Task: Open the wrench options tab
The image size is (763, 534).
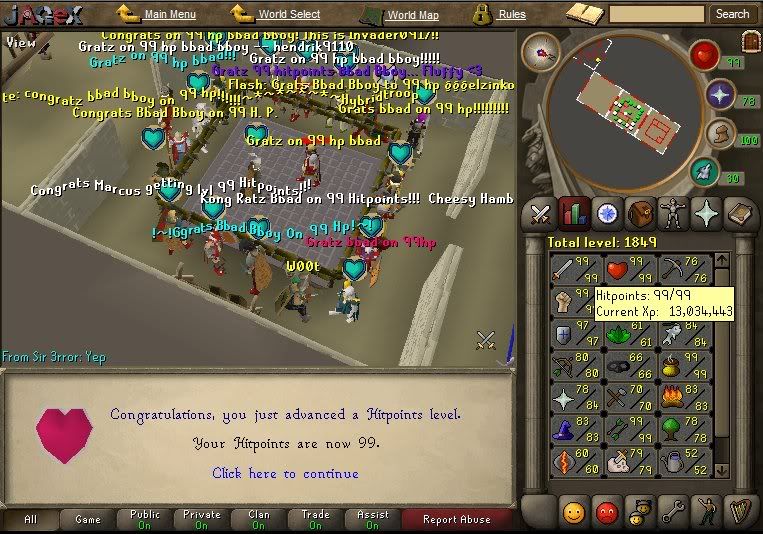Action: click(672, 511)
